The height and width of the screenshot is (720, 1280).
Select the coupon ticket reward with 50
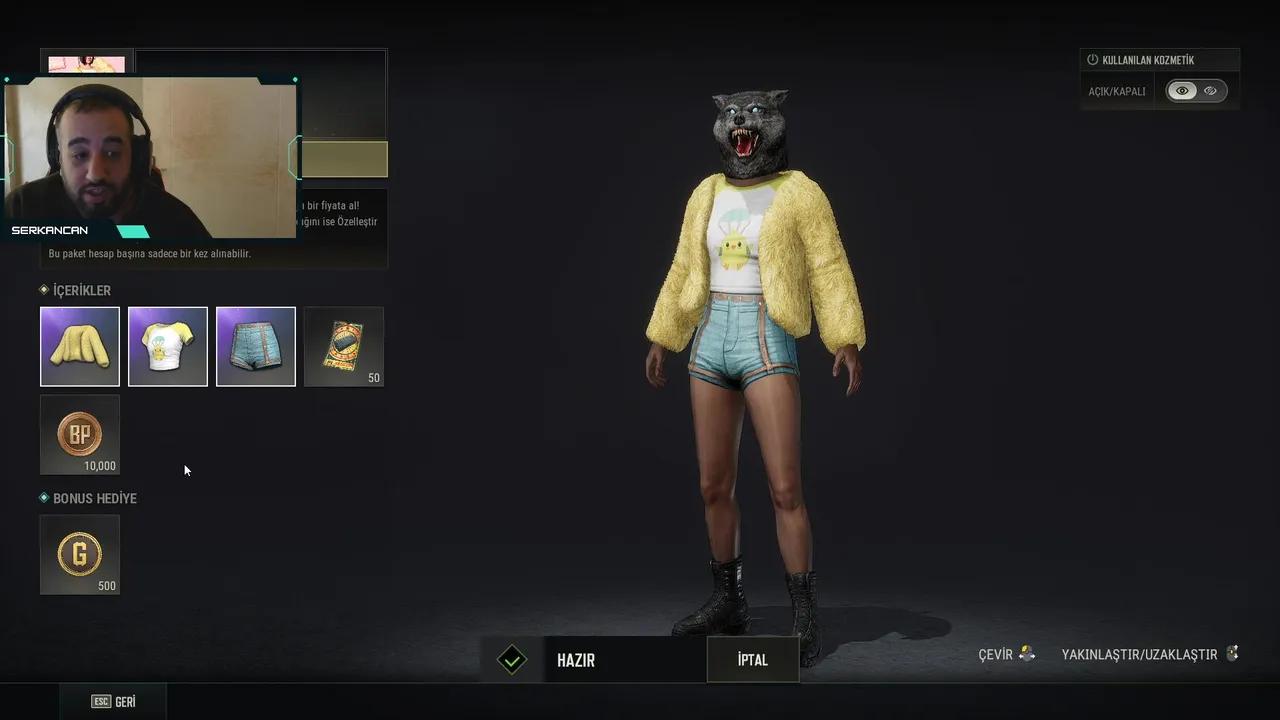tap(344, 346)
